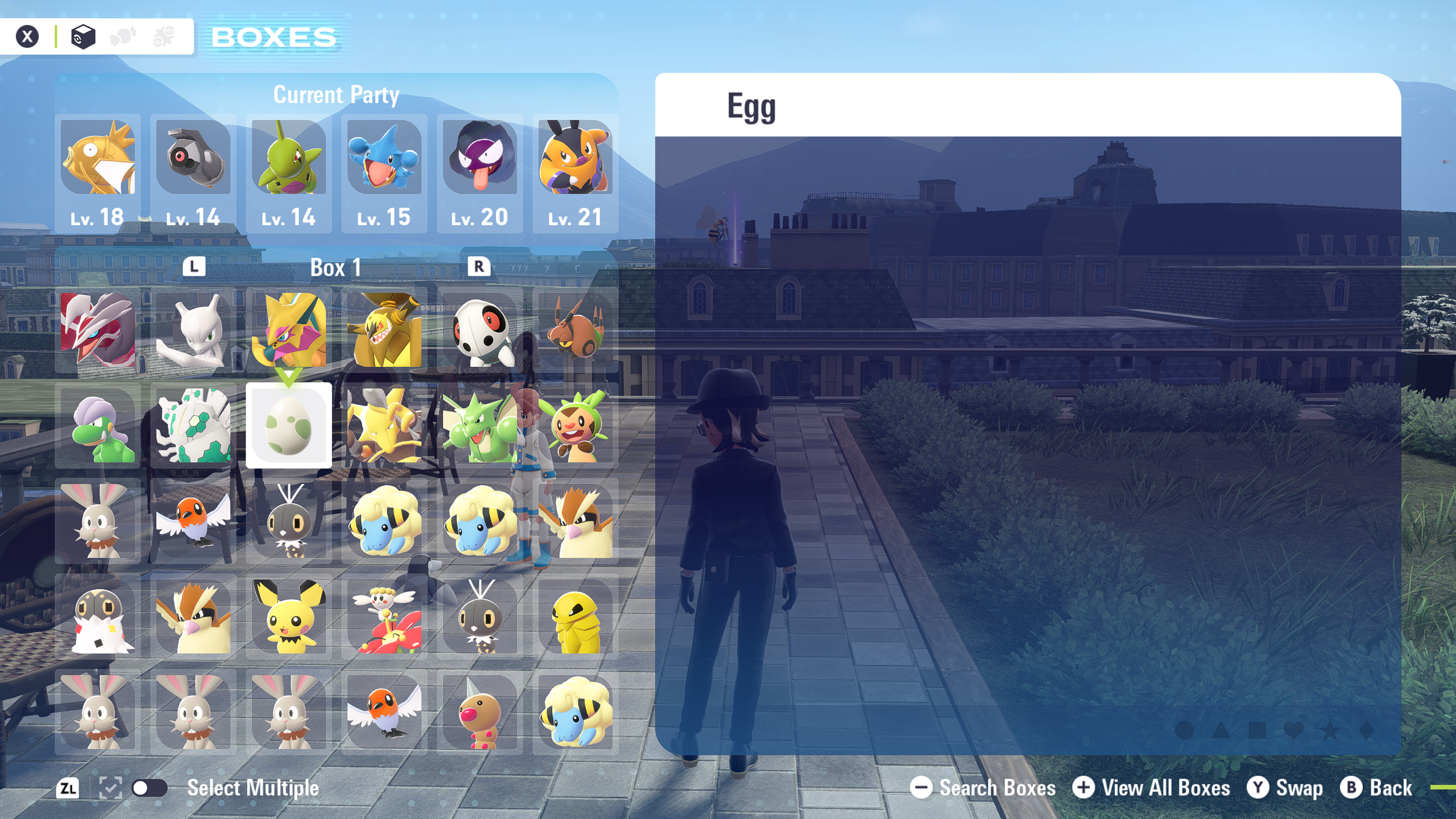Pick the golden Magikarp in the party
The image size is (1456, 819).
click(x=98, y=158)
